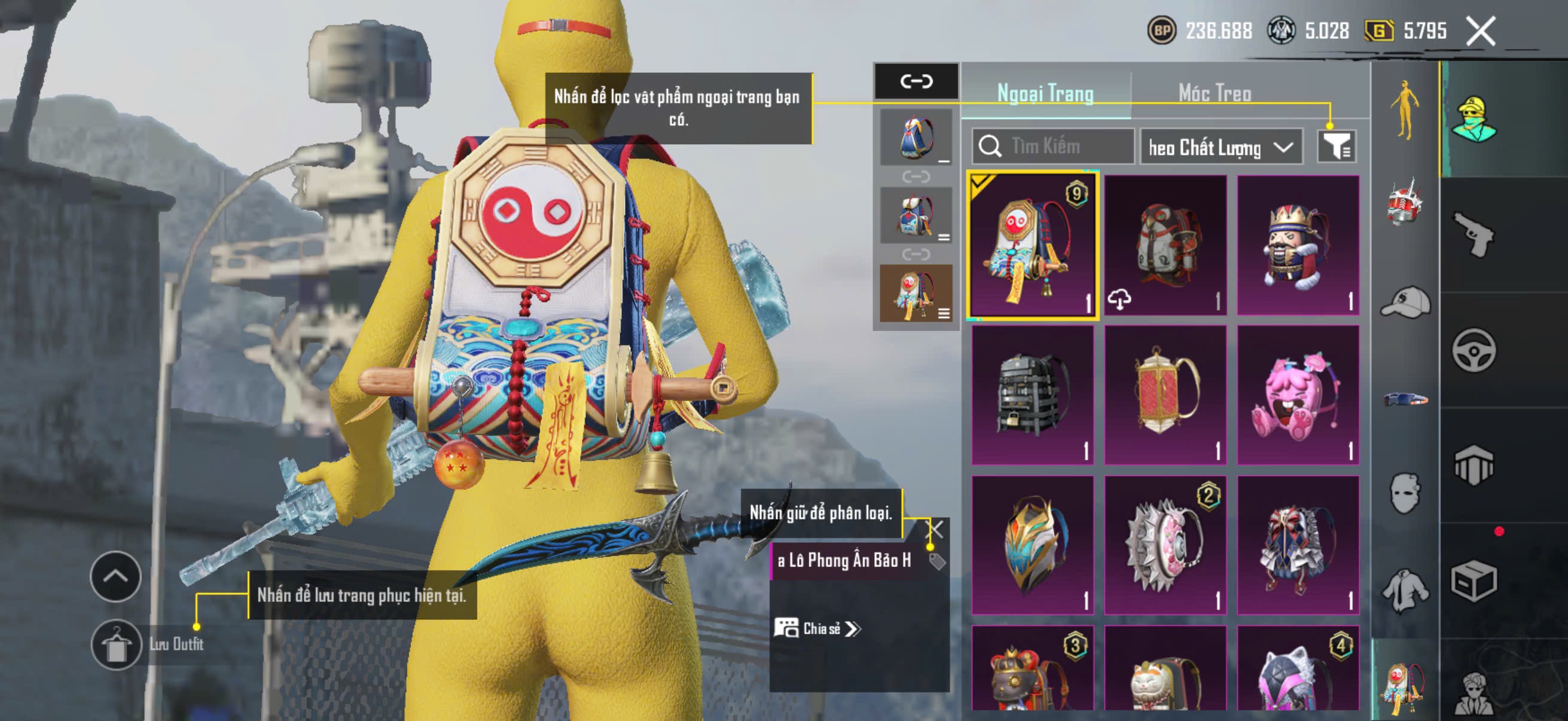Open the Chất Lượng sort dropdown
Viewport: 1568px width, 721px height.
coord(1220,147)
